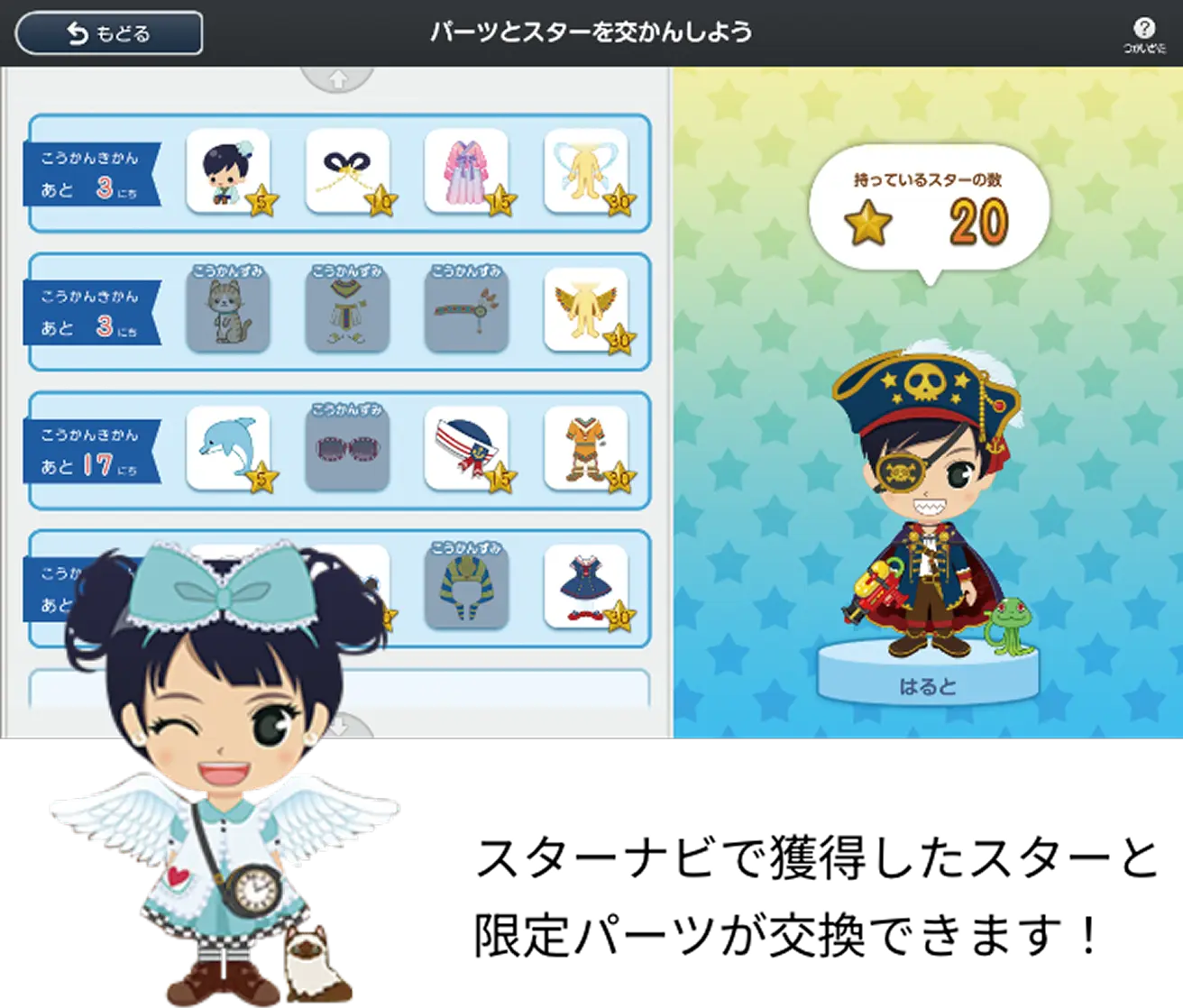Select the boy character part costing 5 stars
This screenshot has height=1008, width=1183.
point(228,171)
